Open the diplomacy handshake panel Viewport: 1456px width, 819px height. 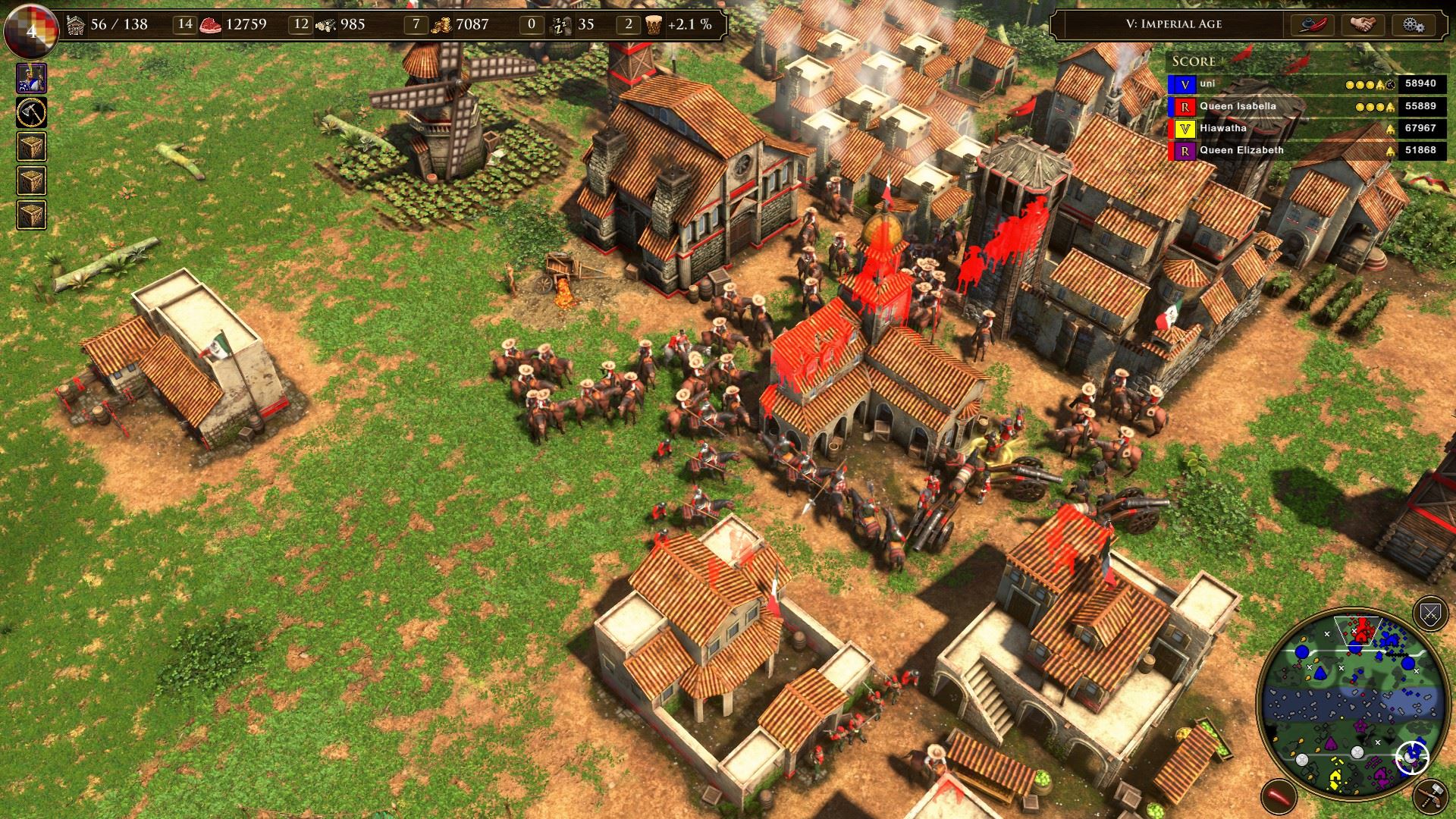tap(1363, 24)
